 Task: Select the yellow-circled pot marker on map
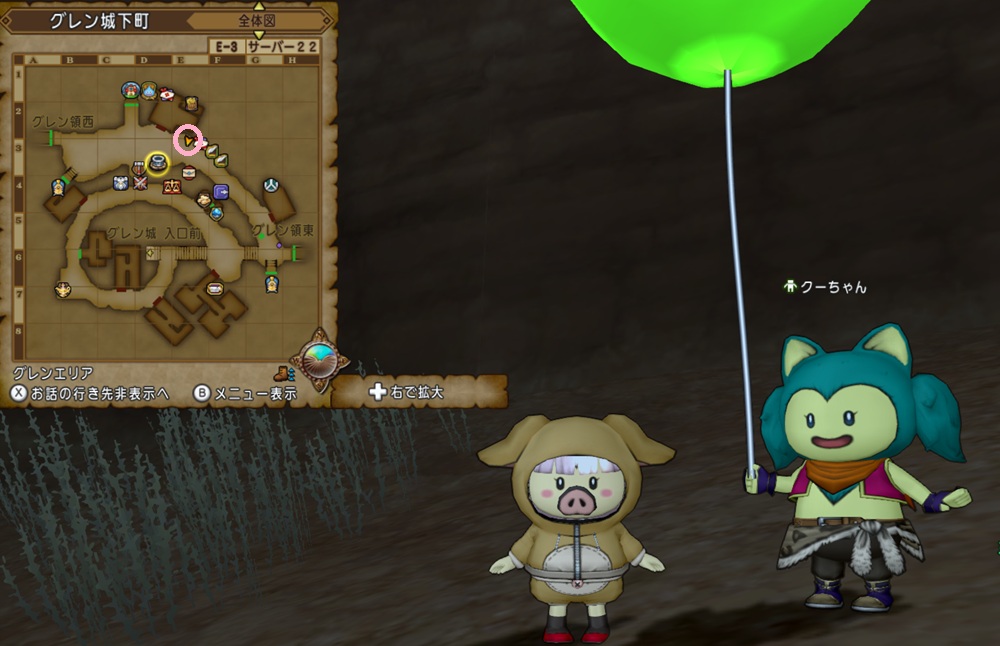pos(157,162)
